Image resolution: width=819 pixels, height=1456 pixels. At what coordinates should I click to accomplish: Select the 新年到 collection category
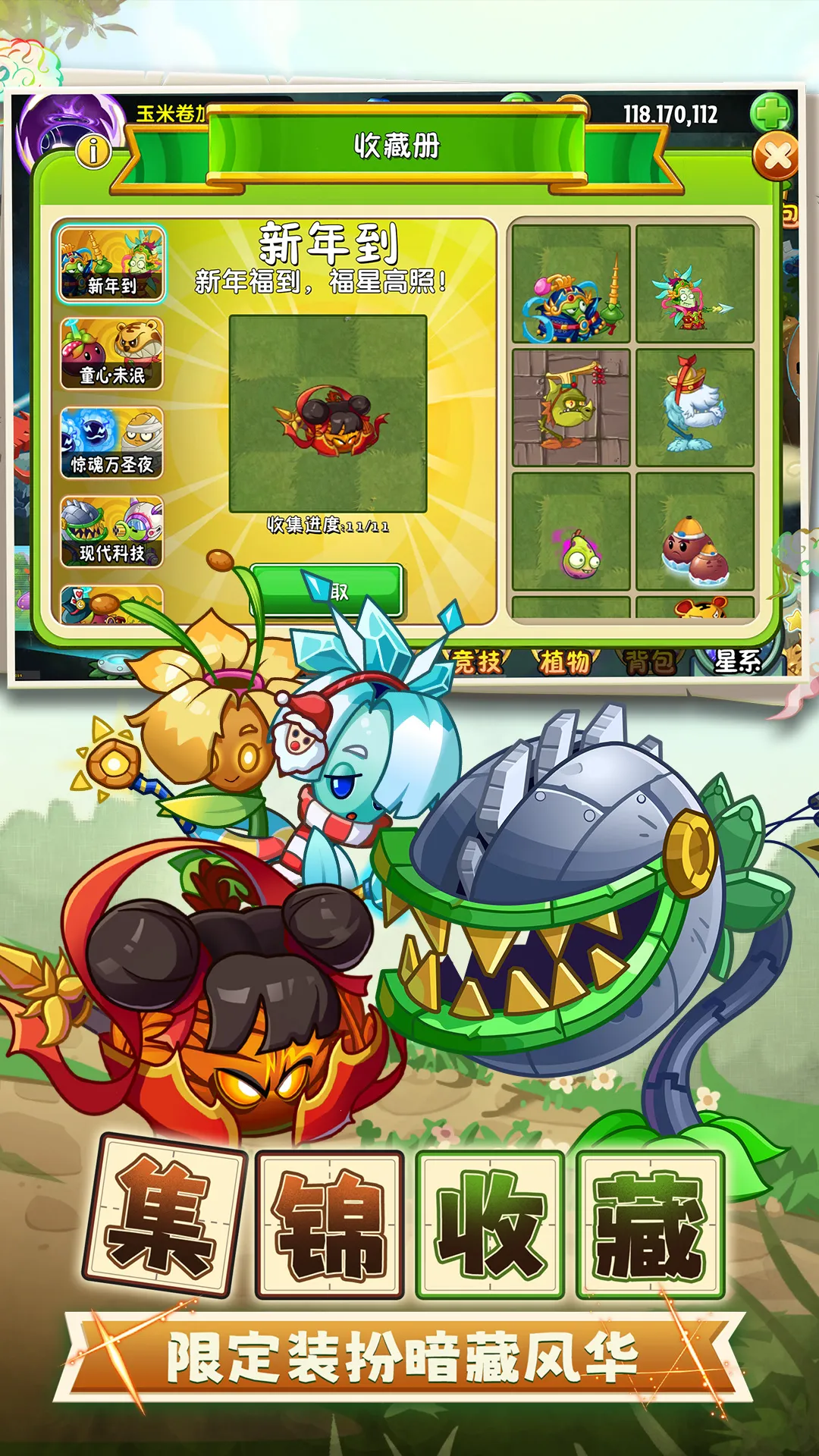pos(111,264)
